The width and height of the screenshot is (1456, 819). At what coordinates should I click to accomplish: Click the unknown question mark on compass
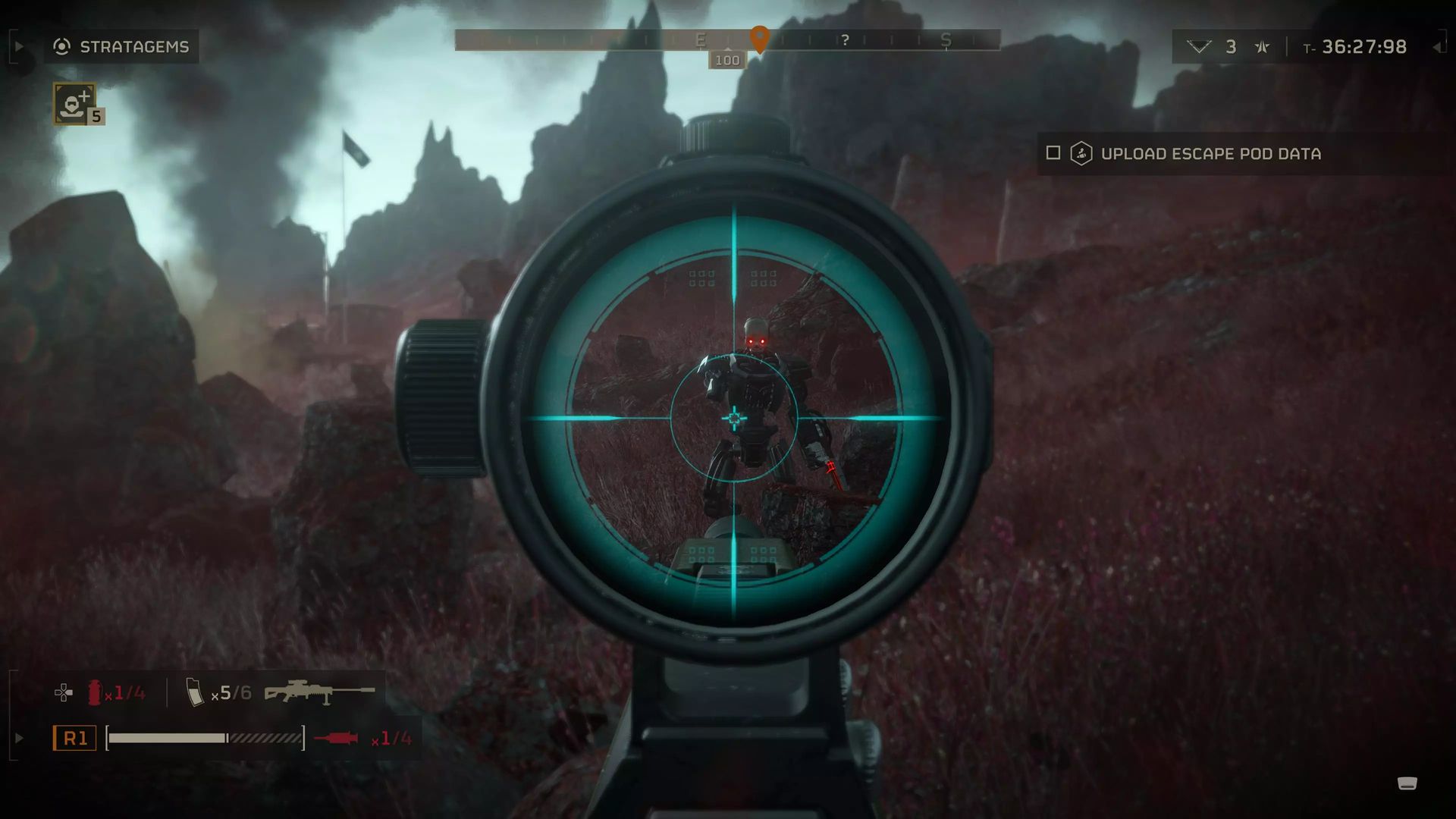coord(845,39)
